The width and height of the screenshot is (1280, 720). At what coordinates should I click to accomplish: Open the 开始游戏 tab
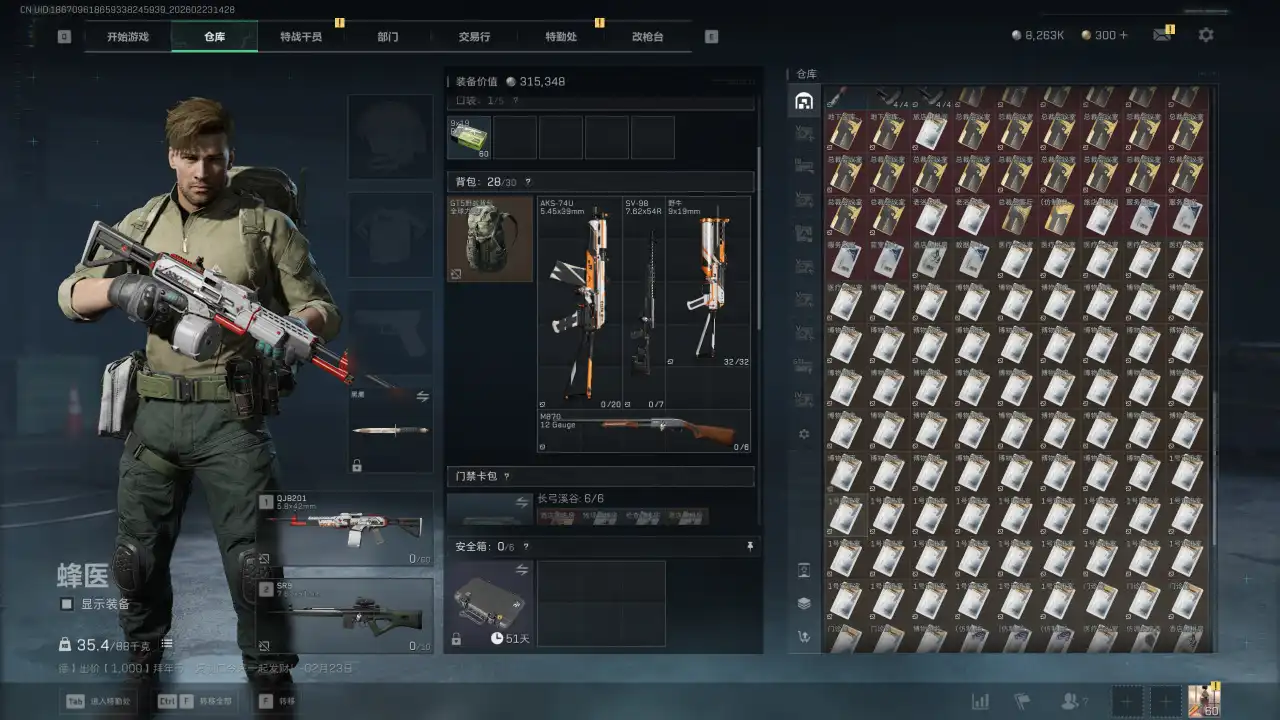(x=128, y=37)
